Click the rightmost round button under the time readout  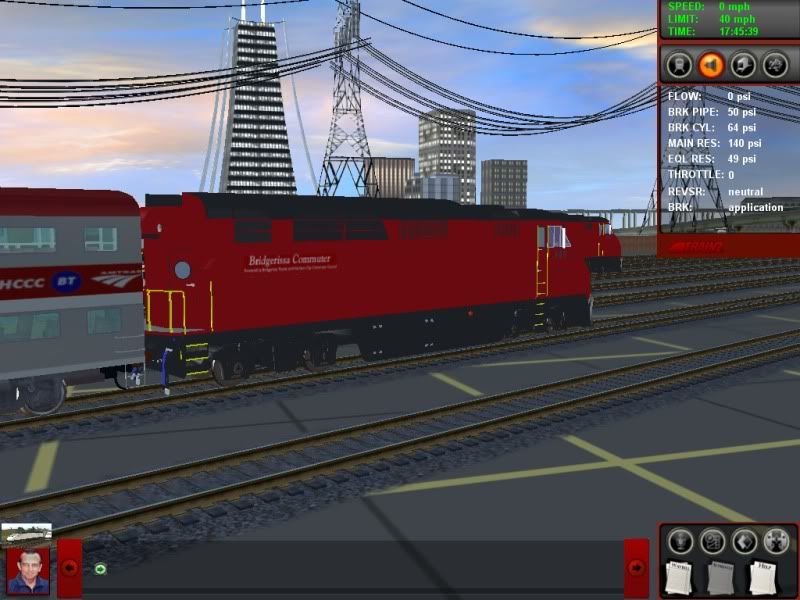tap(775, 64)
